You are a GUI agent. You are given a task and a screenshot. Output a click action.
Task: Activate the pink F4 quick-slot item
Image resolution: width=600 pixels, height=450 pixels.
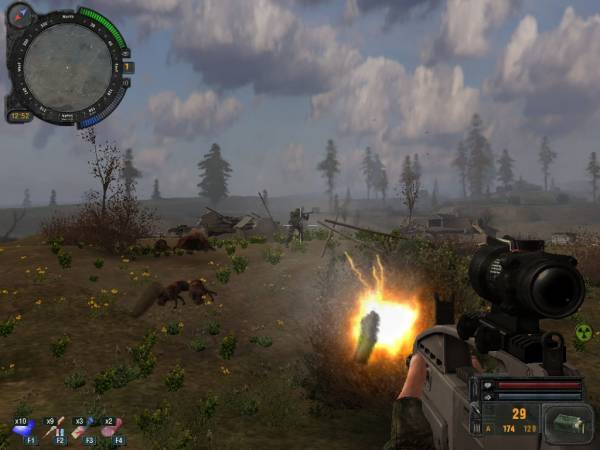tap(112, 430)
